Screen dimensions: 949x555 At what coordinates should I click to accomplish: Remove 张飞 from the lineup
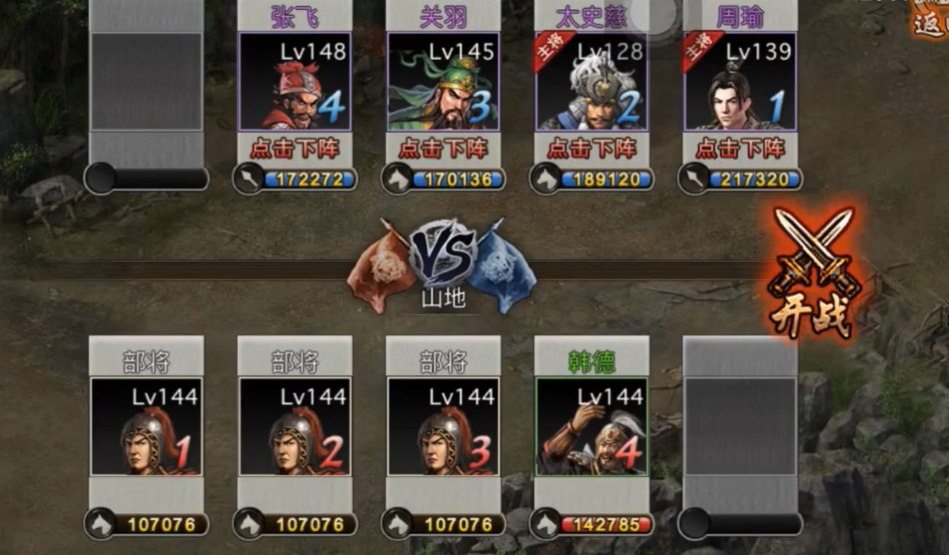(x=295, y=148)
